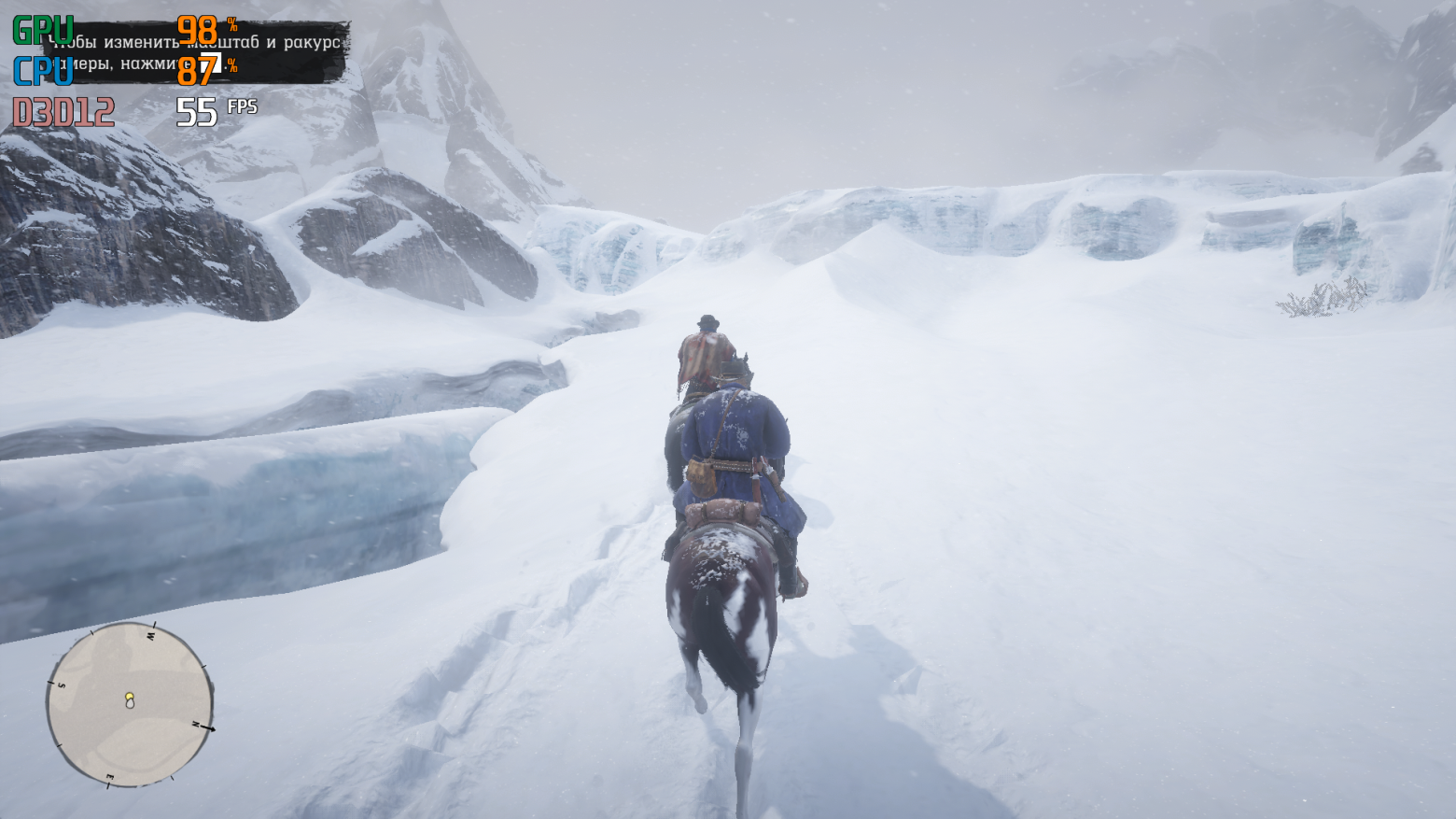
Task: Open the circular minimap radar
Action: (x=130, y=705)
